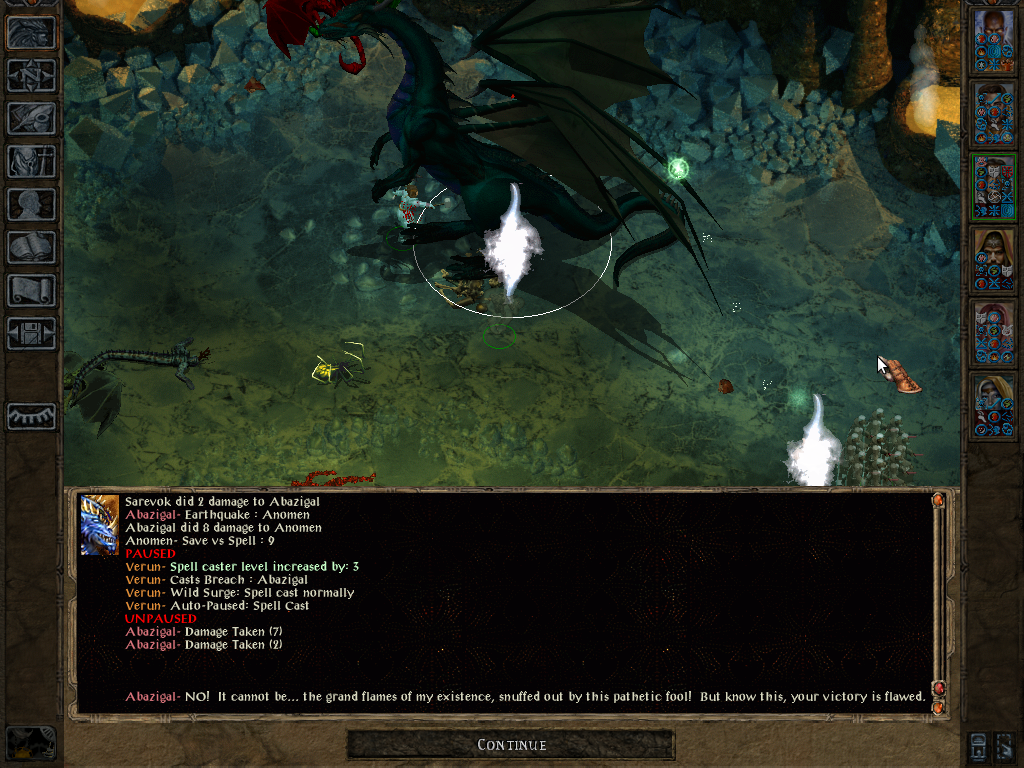Select the green-highlighted party portrait
Viewport: 1024px width, 768px height.
[x=993, y=187]
